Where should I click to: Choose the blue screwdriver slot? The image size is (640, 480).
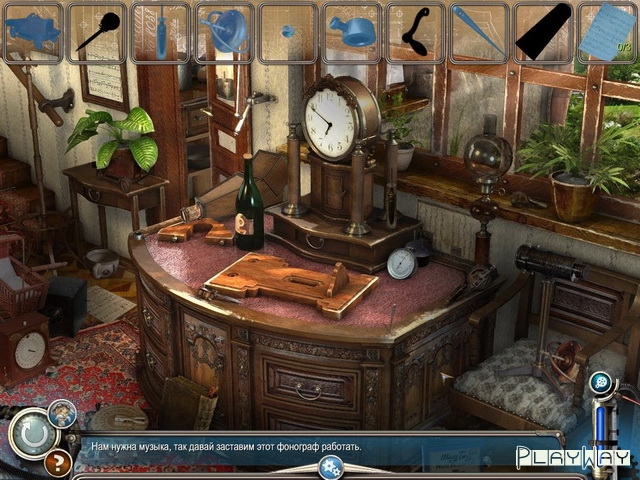[160, 32]
